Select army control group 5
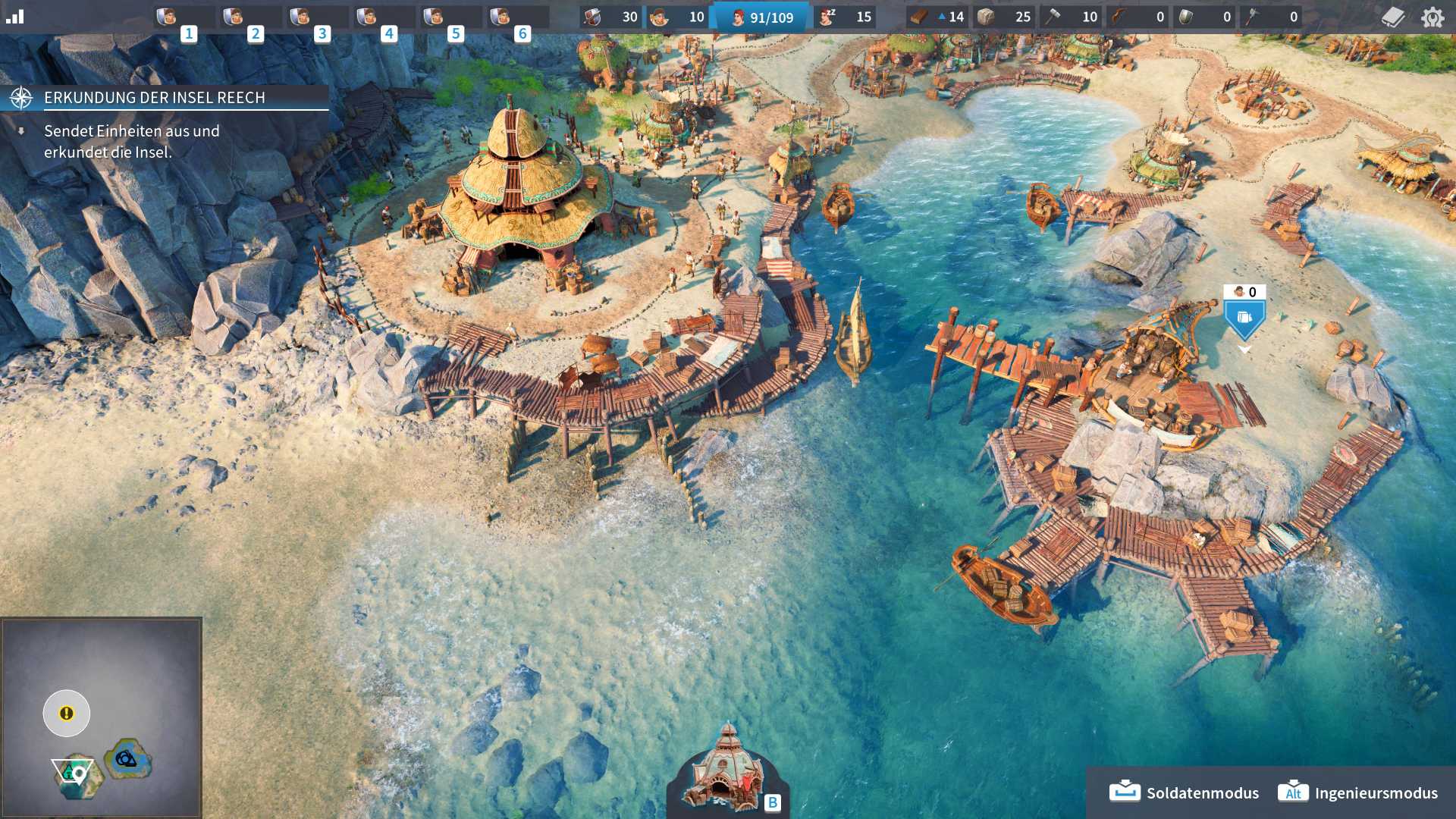 point(450,17)
